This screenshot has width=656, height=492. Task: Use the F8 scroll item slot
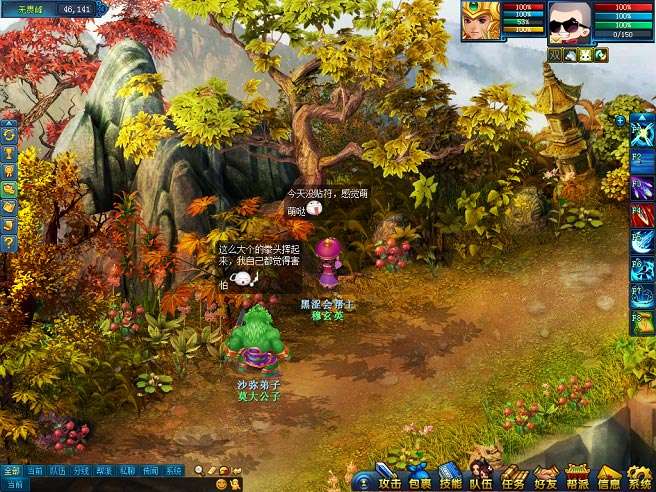click(642, 322)
